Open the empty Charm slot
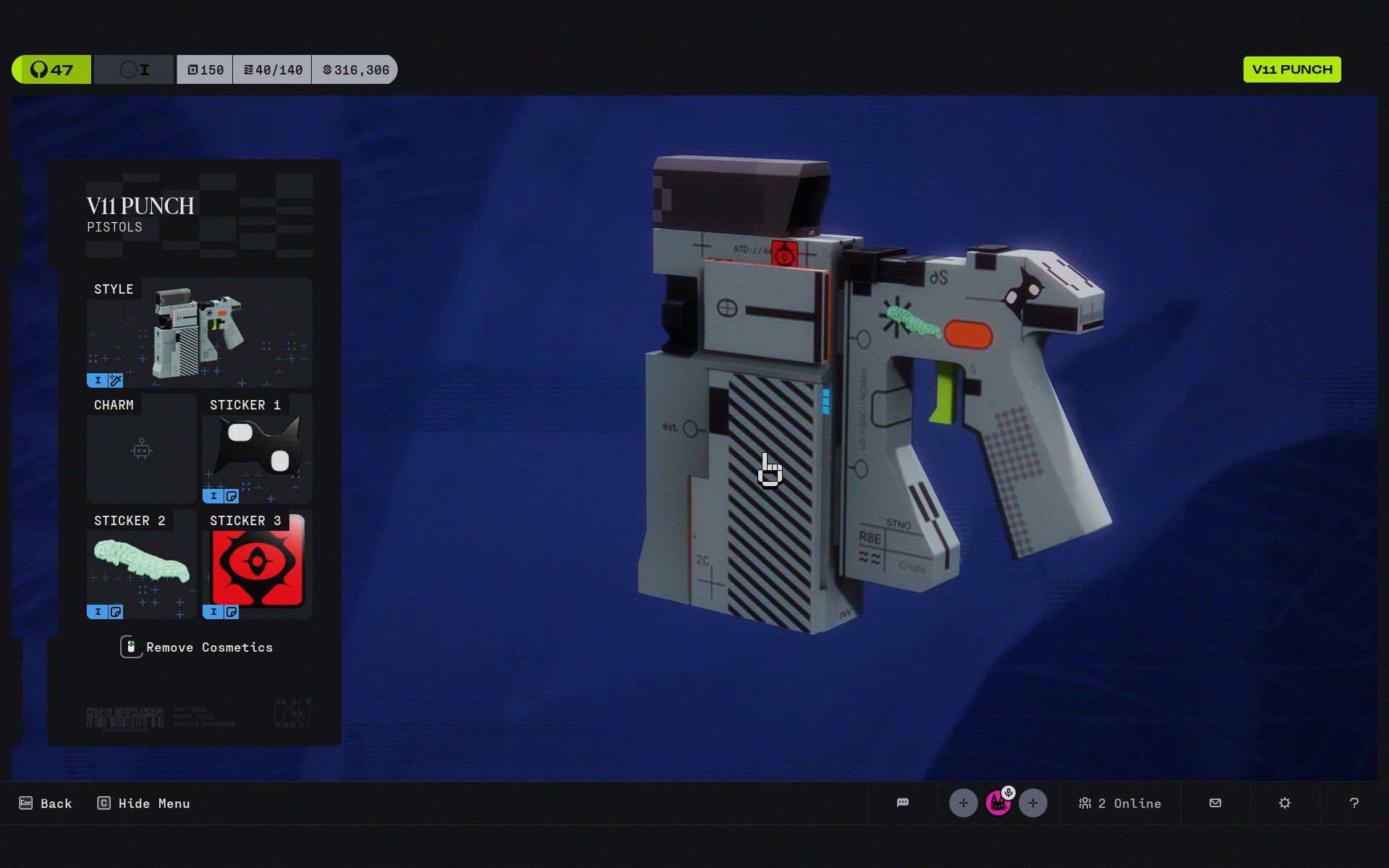The height and width of the screenshot is (868, 1389). pos(142,449)
